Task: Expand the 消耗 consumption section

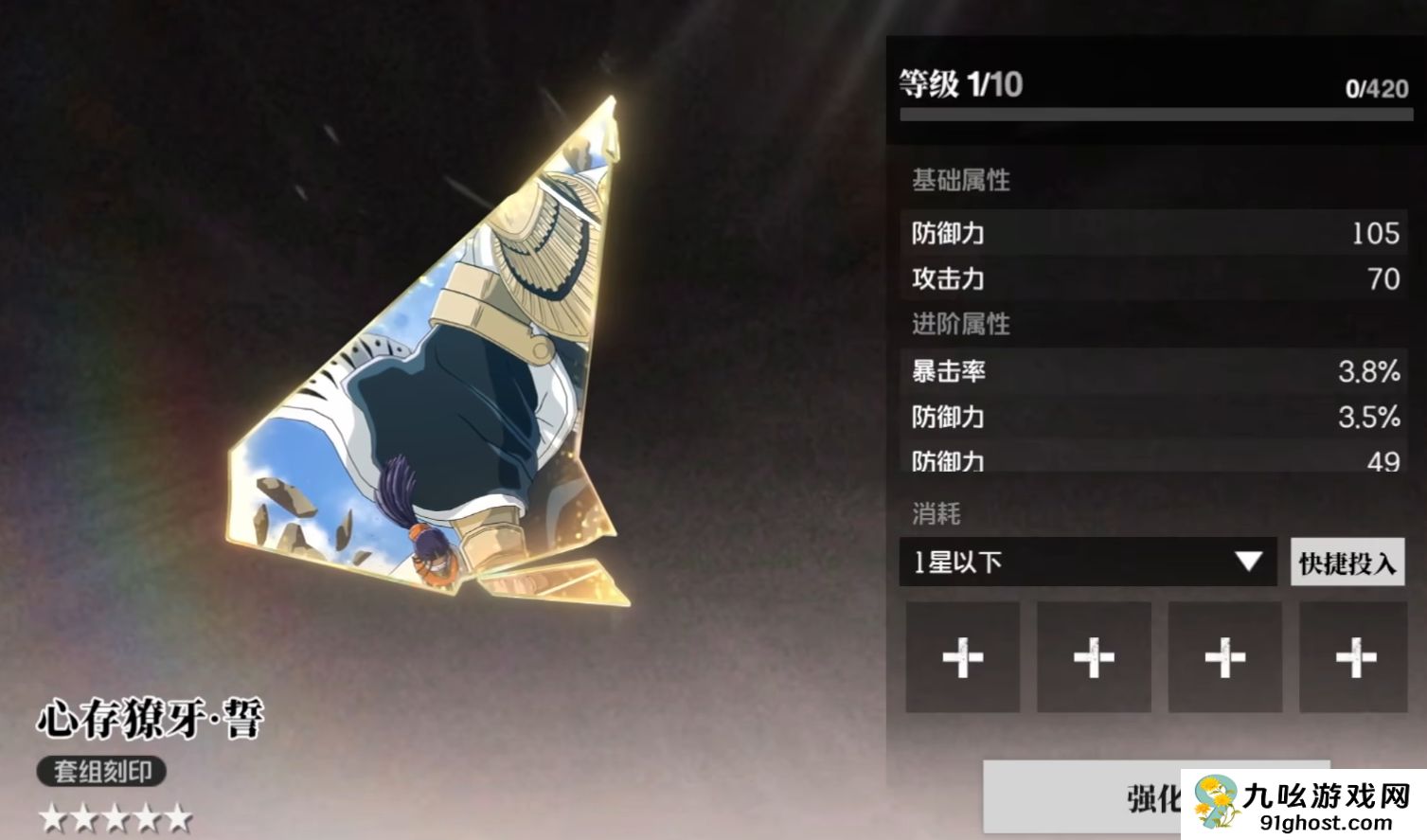Action: pos(937,513)
